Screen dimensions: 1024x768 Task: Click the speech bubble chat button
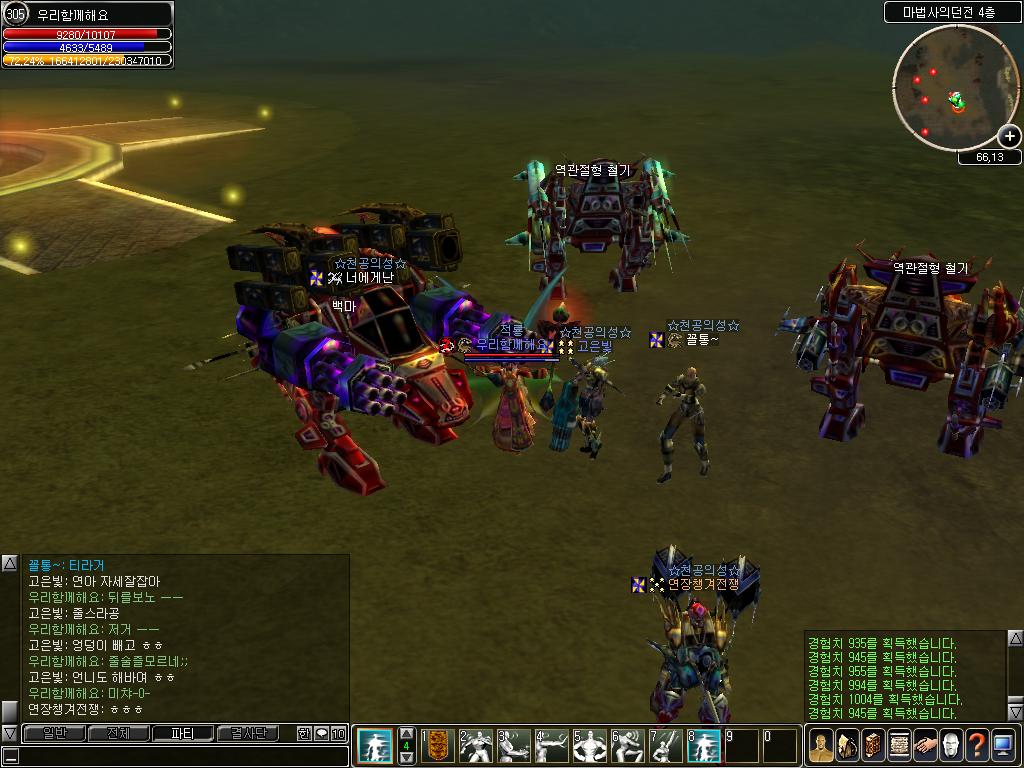click(321, 733)
